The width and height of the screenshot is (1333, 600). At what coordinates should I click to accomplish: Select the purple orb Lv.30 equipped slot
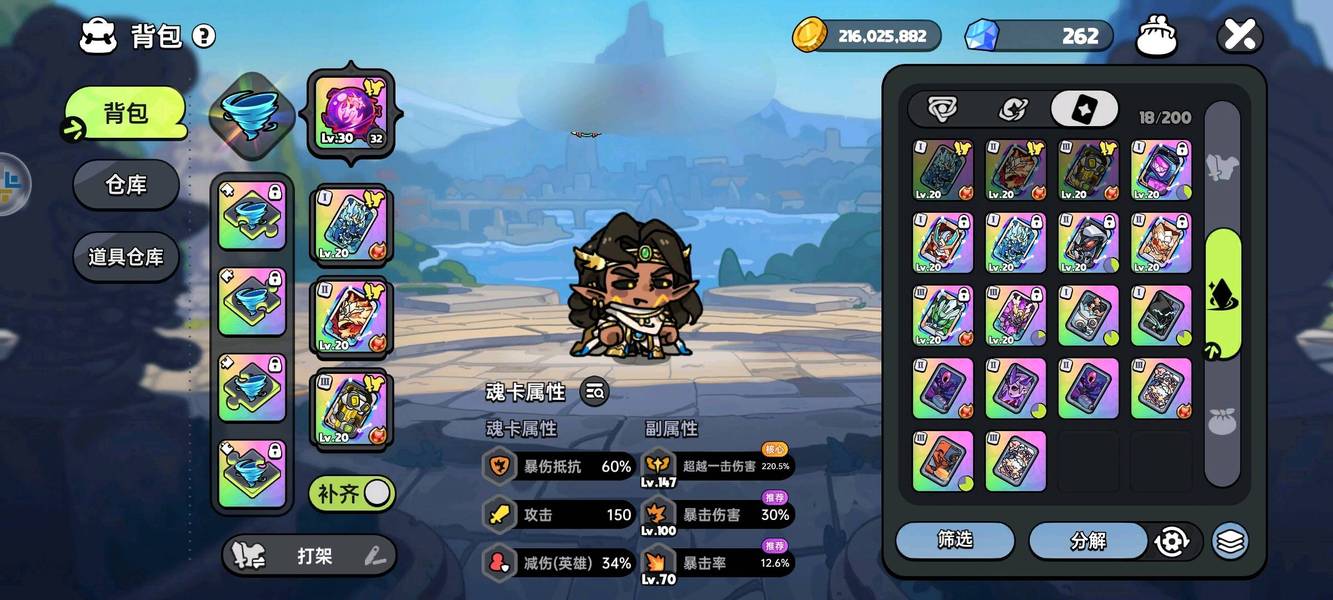pyautogui.click(x=350, y=112)
